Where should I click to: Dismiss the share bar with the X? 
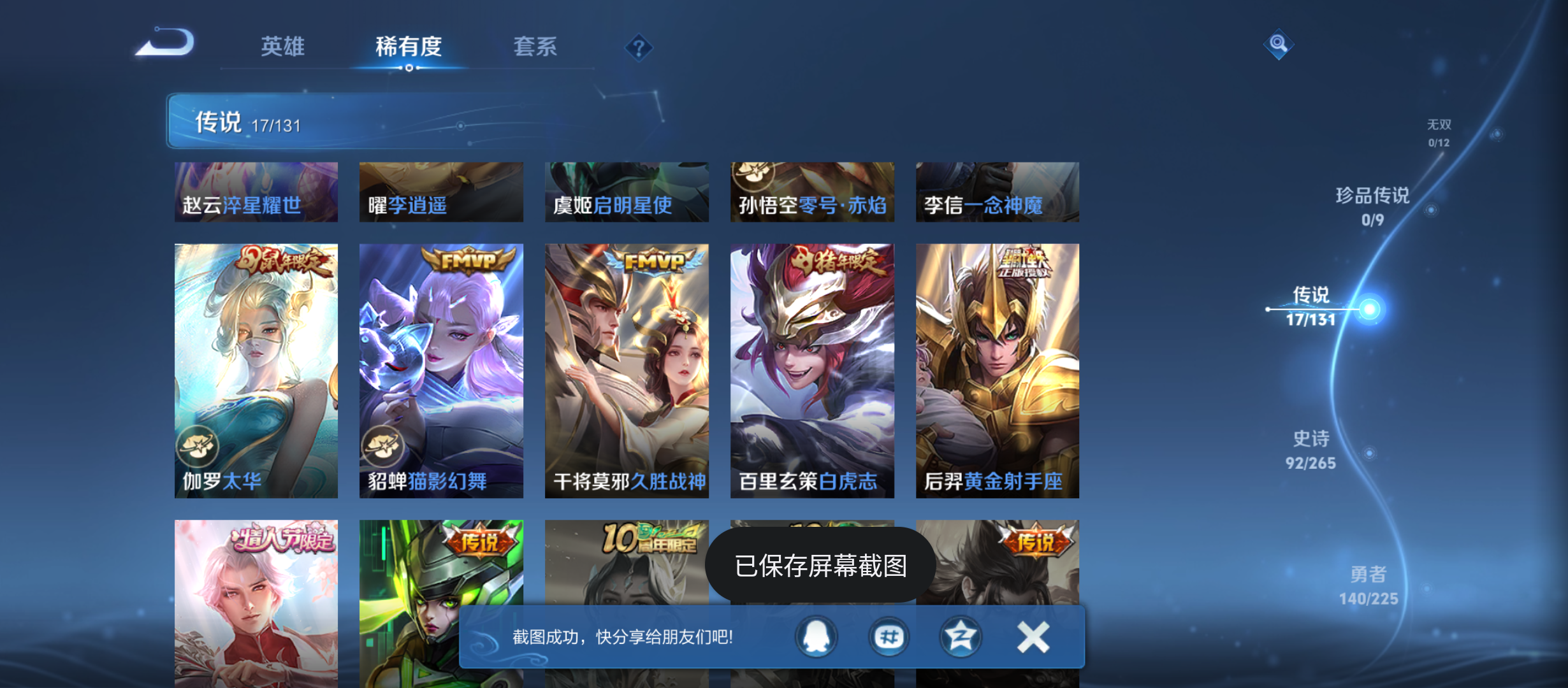[x=1033, y=636]
